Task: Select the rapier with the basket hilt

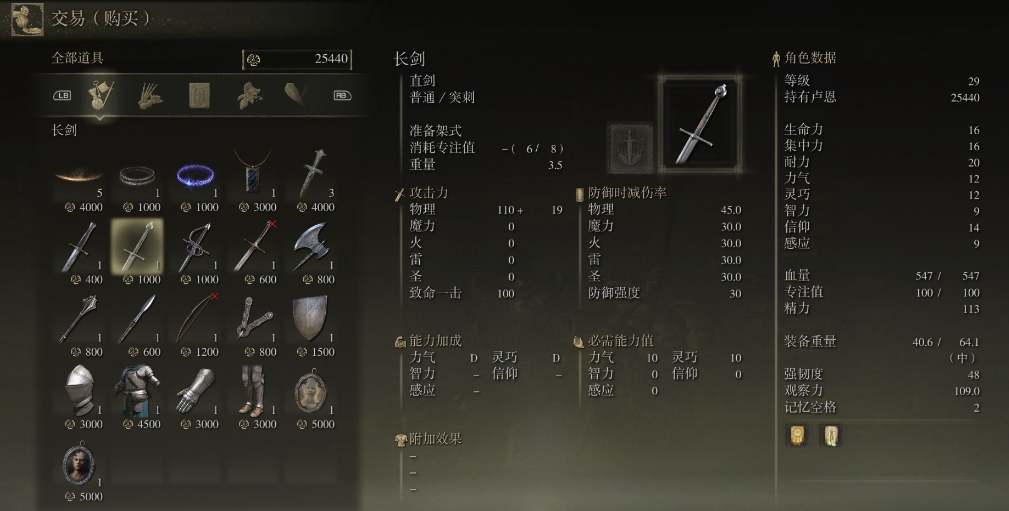Action: pyautogui.click(x=196, y=247)
